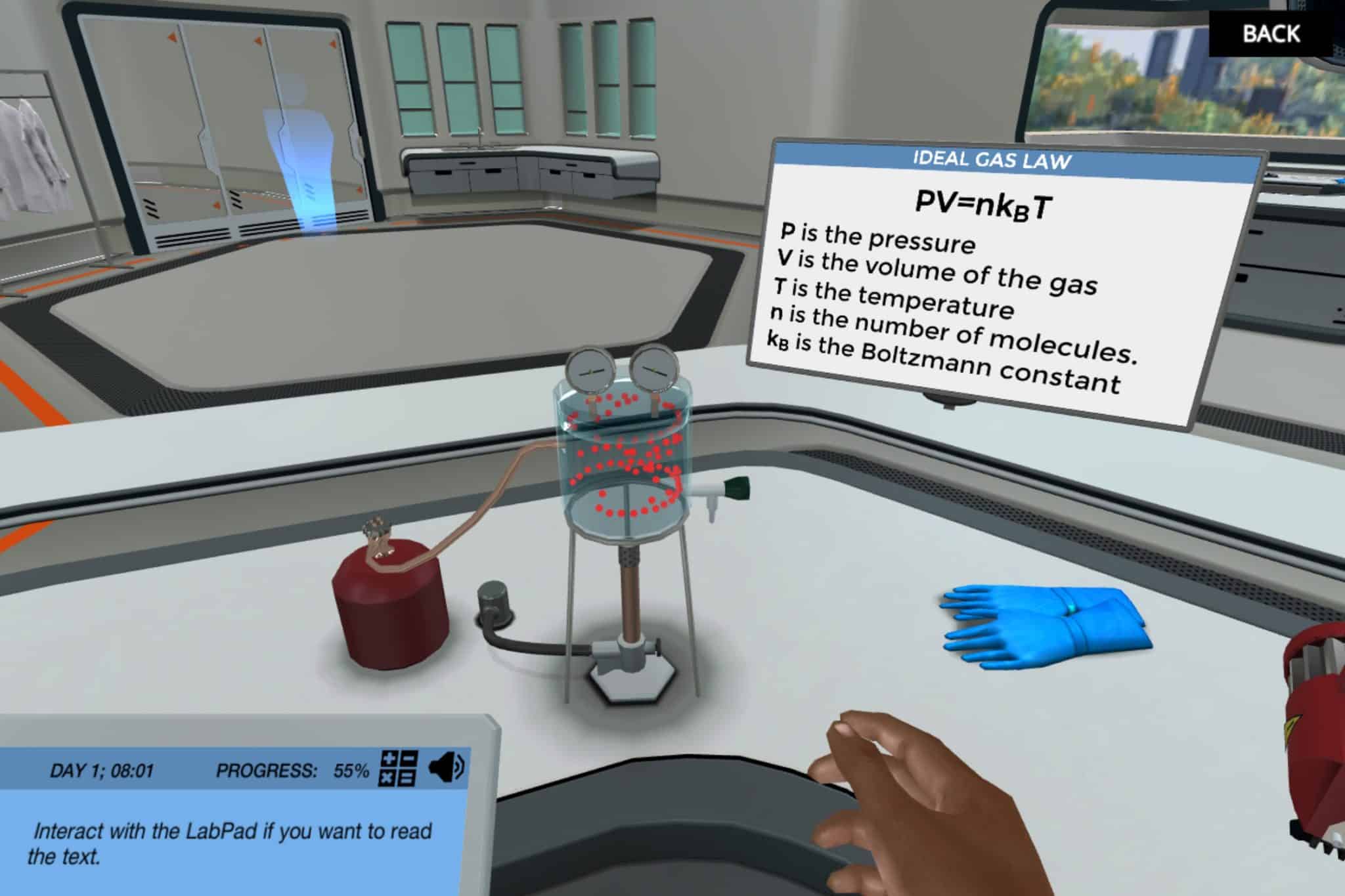1345x896 pixels.
Task: Click the glass gas chamber with red molecules
Action: pos(624,453)
